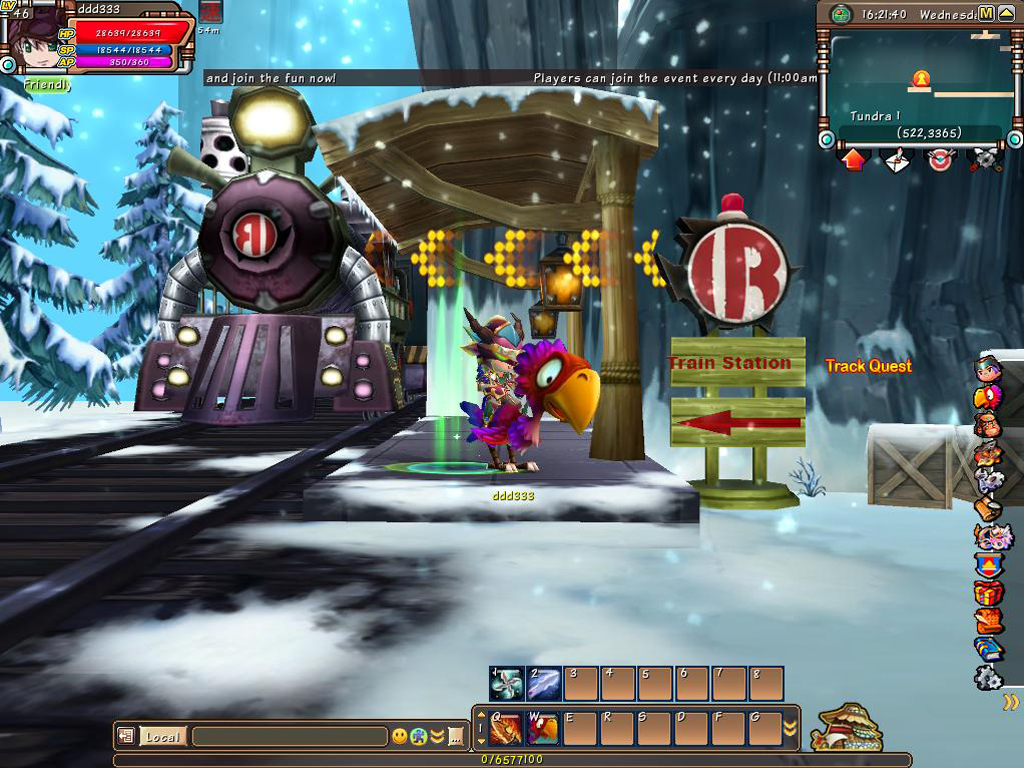This screenshot has width=1024, height=768.
Task: Activate the fire claw skill on Q
Action: pyautogui.click(x=507, y=729)
